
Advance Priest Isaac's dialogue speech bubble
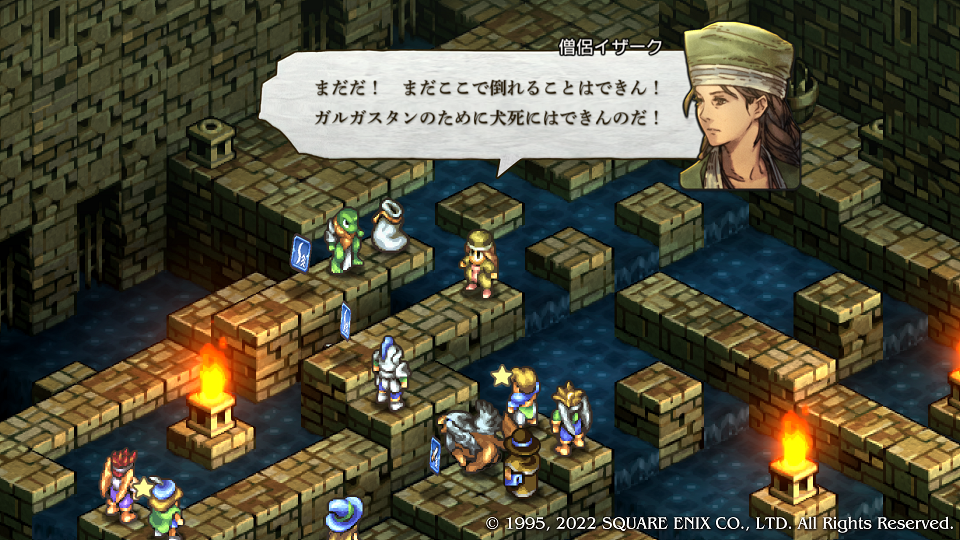click(x=475, y=104)
